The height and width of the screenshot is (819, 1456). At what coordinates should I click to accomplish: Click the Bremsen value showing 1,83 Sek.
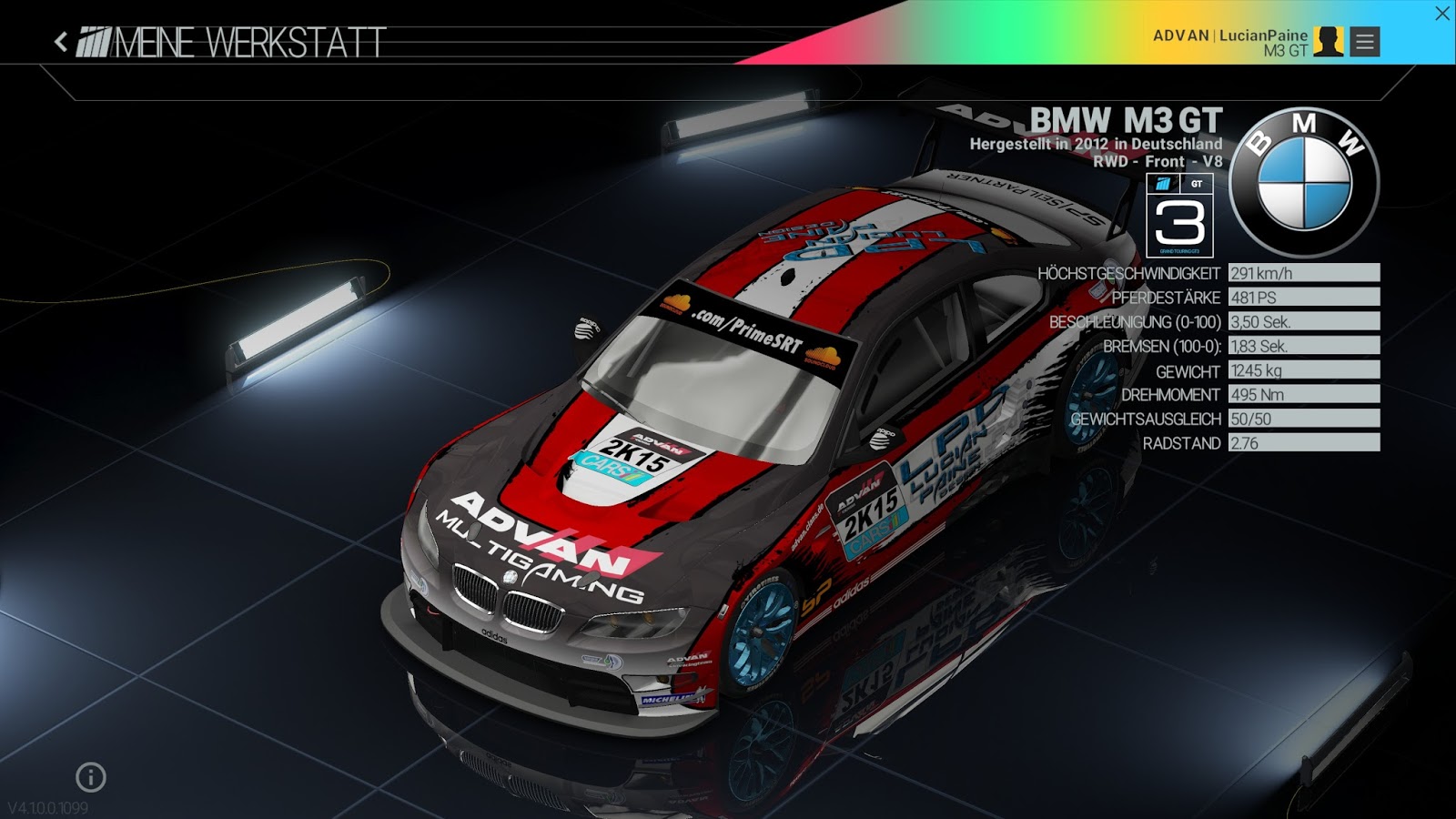tap(1259, 346)
